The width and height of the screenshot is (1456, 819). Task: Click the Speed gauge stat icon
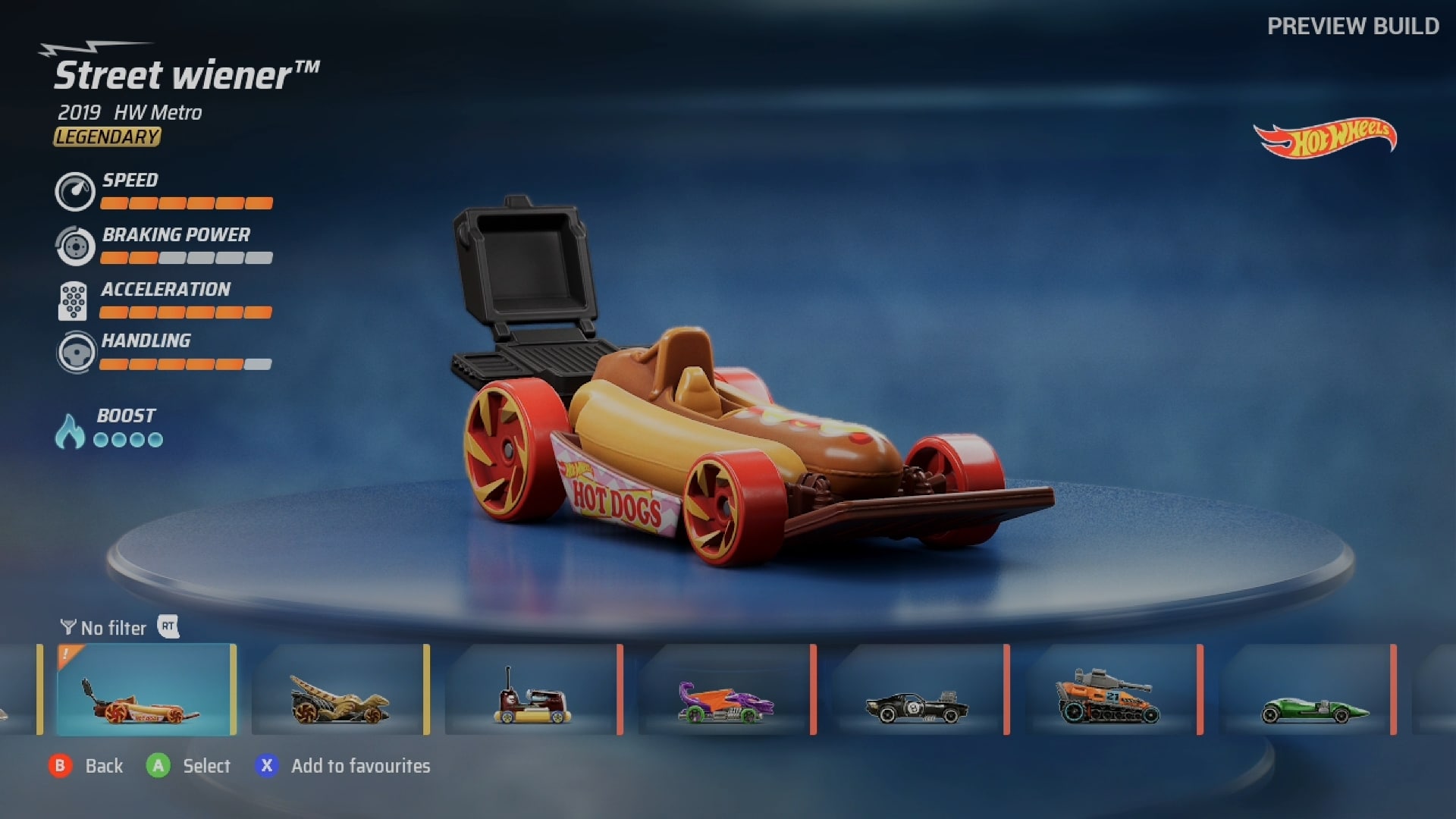[x=75, y=191]
